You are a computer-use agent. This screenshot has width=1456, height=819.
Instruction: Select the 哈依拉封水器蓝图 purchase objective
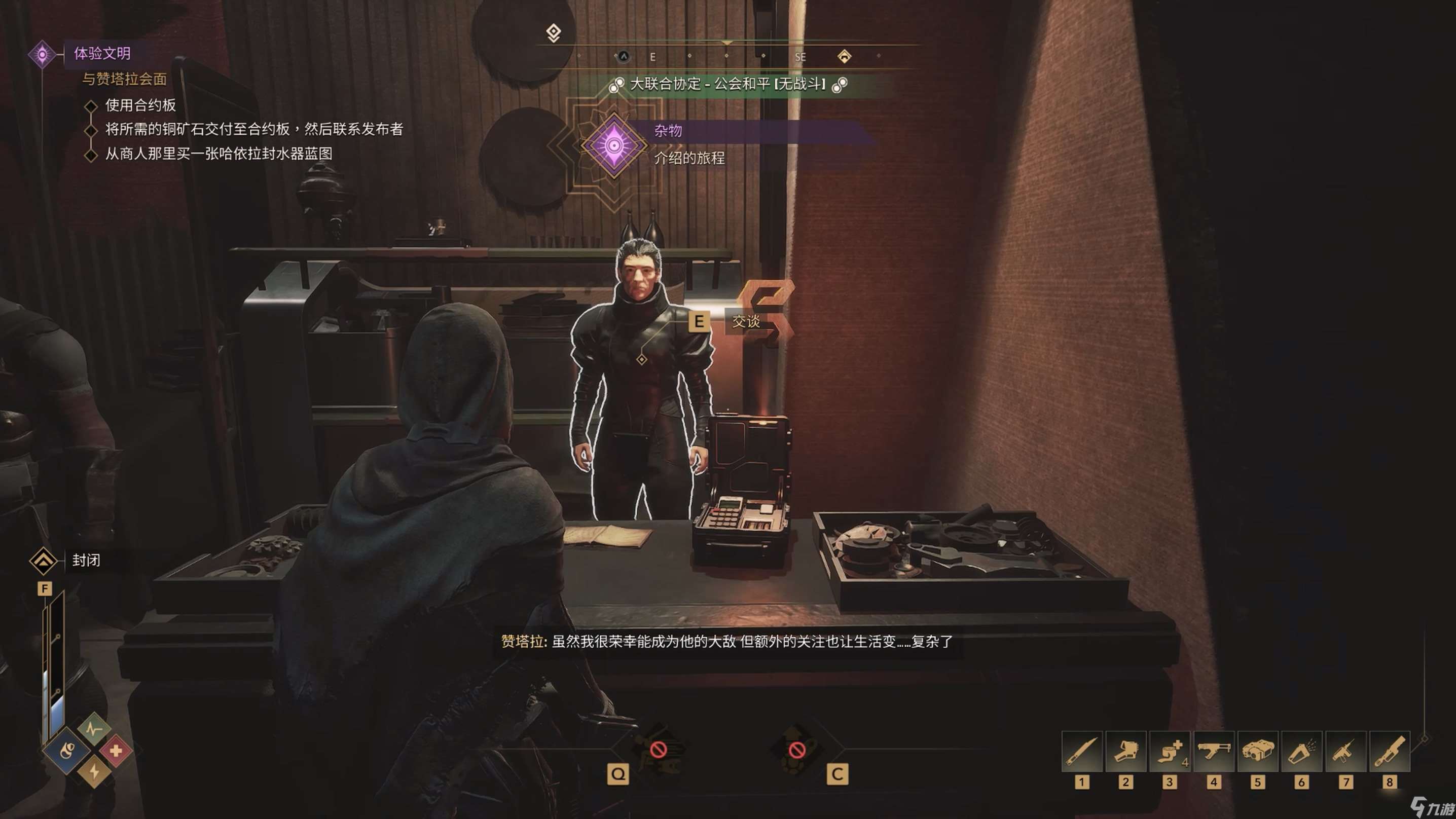[218, 154]
